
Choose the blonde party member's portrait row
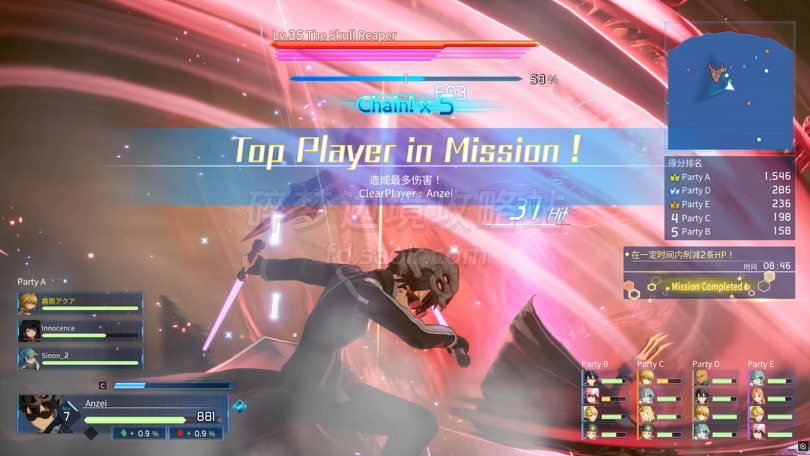(x=80, y=304)
